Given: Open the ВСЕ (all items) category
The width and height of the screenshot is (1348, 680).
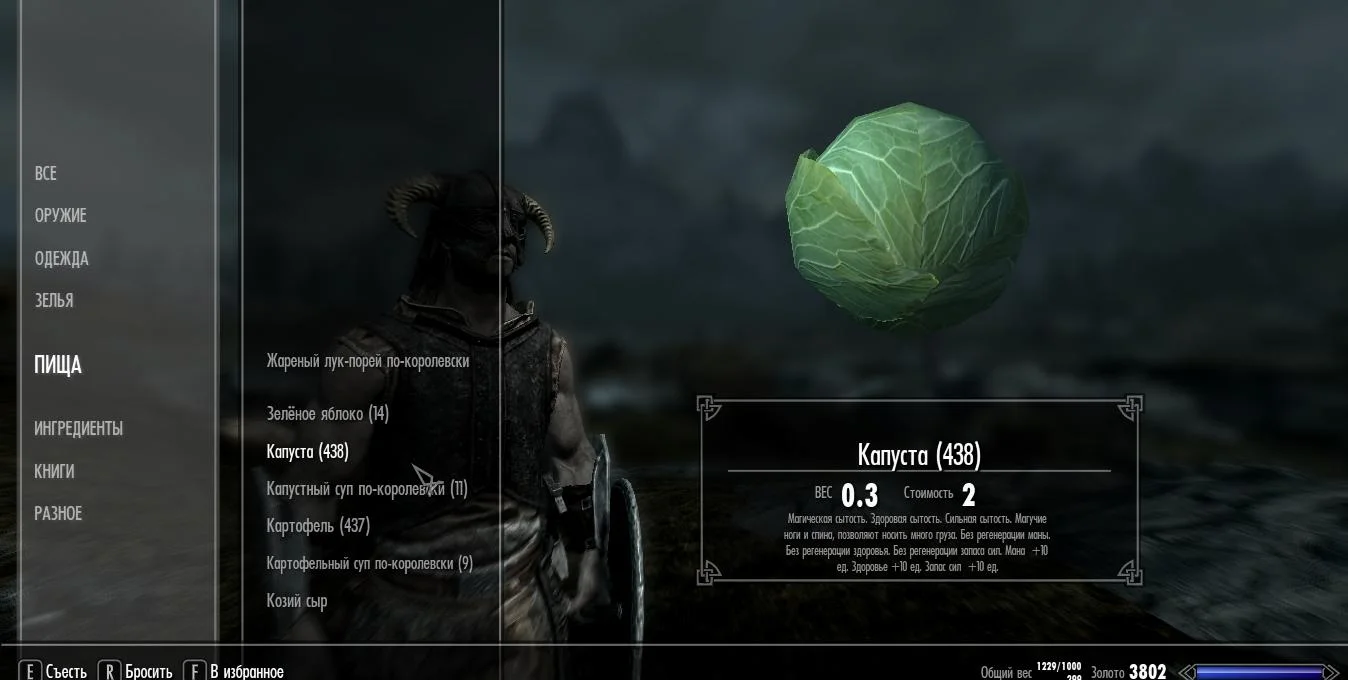Looking at the screenshot, I should (46, 174).
